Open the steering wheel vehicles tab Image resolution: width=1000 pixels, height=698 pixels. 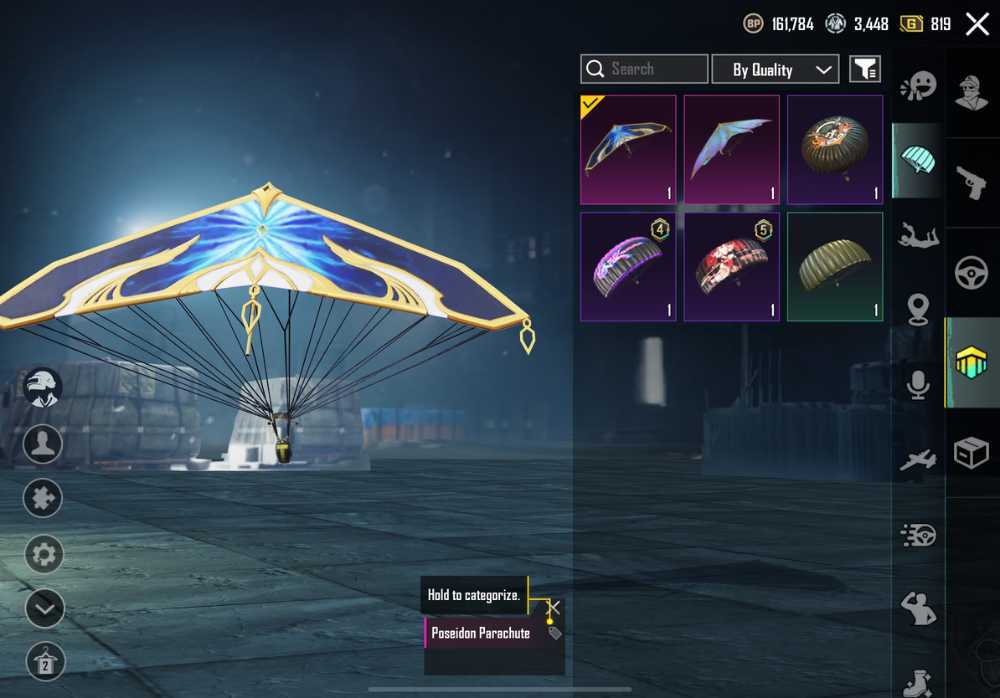click(x=972, y=273)
